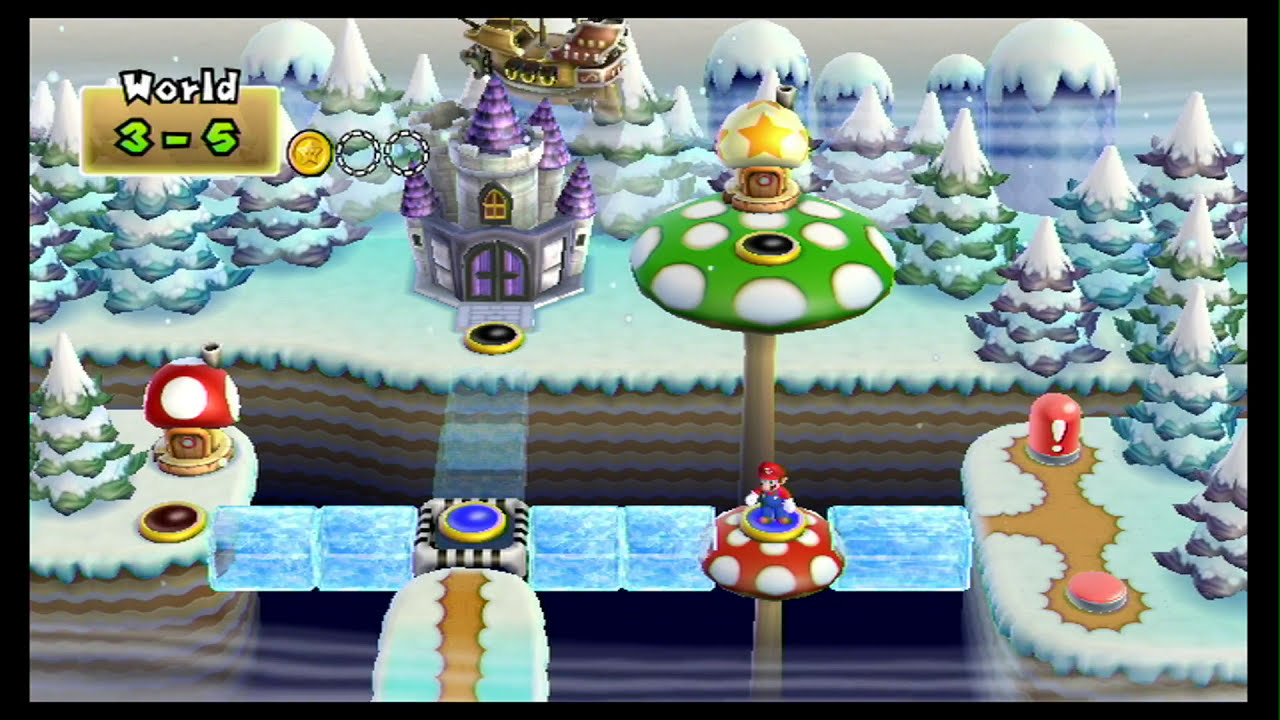Choose the red level node on snowy path
This screenshot has width=1280, height=720.
[x=1096, y=591]
